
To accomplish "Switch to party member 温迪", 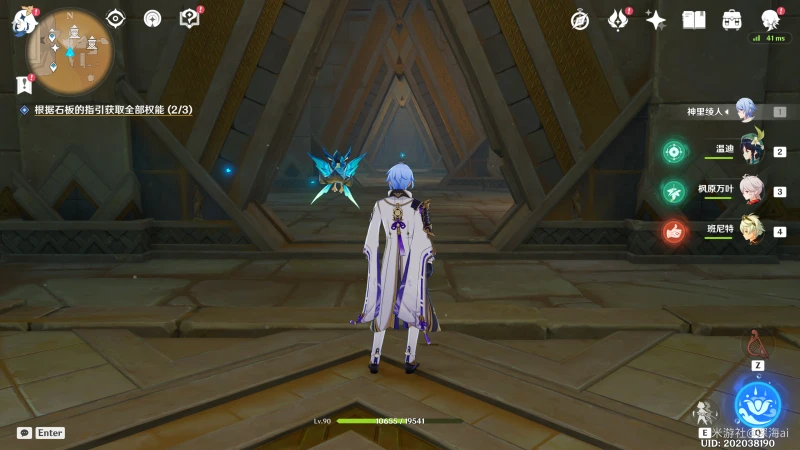I will 751,150.
